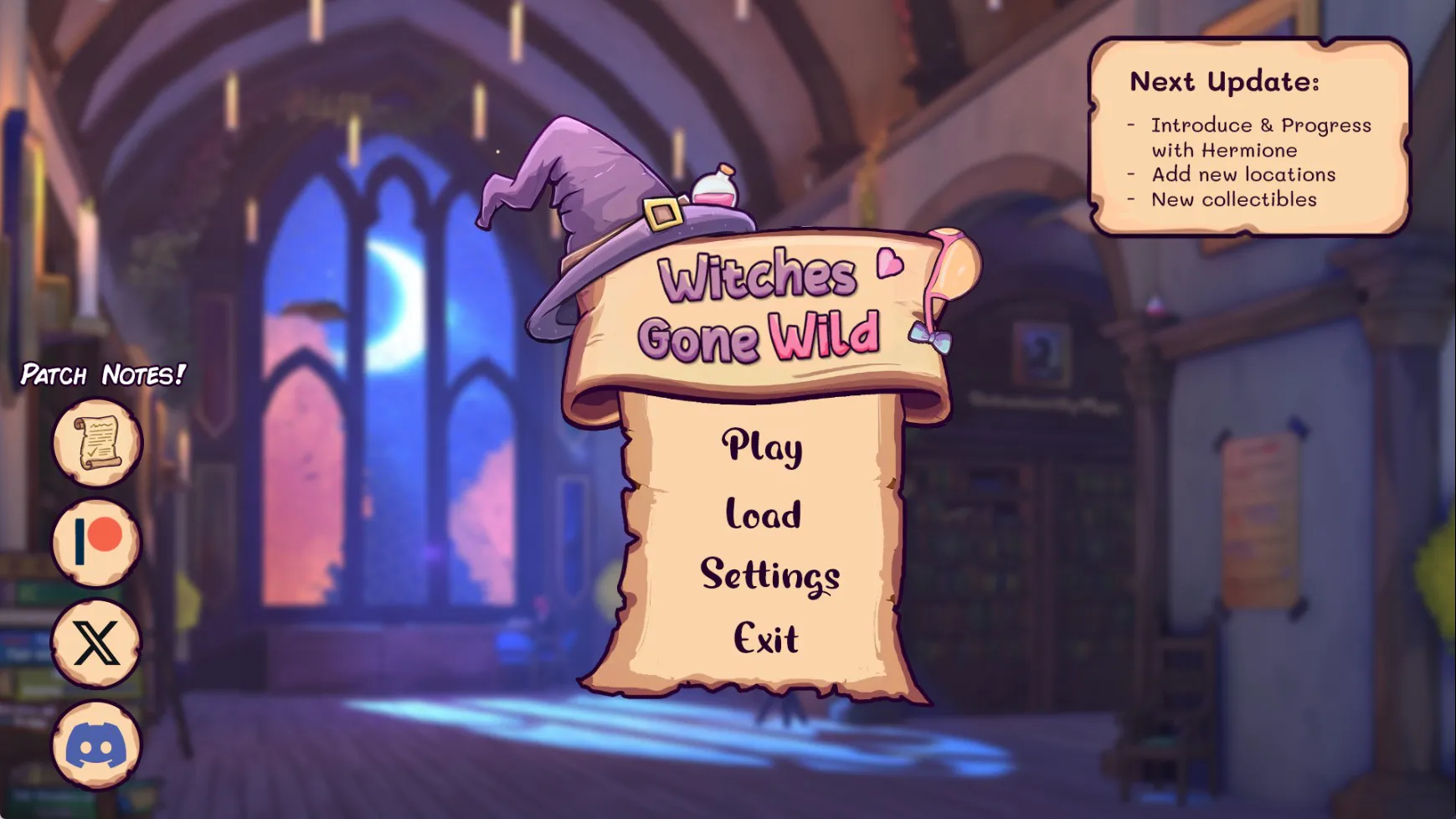Open the Load menu
Screen dimensions: 1456x819
pyautogui.click(x=763, y=513)
